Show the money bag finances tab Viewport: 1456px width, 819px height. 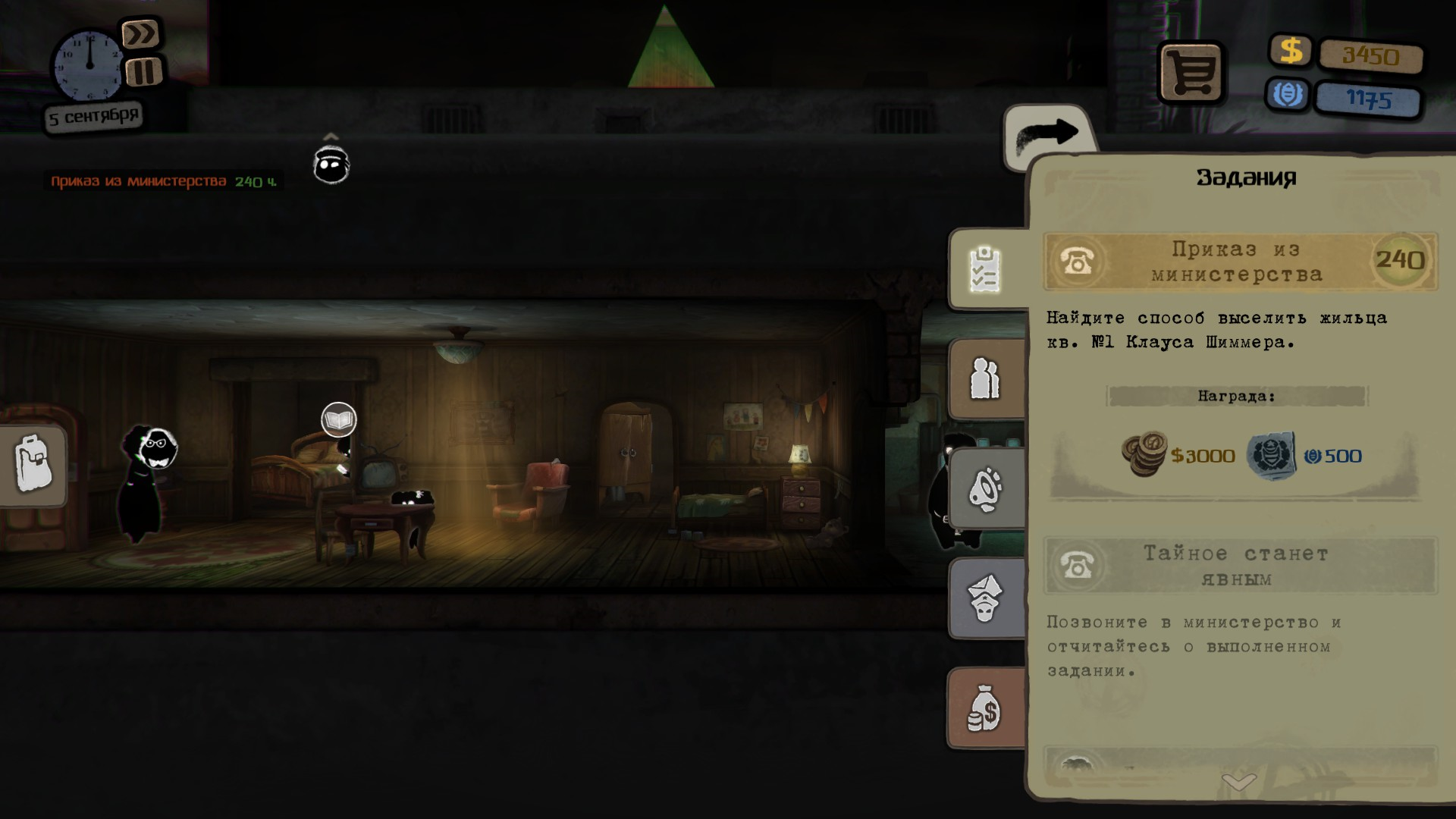[x=984, y=709]
